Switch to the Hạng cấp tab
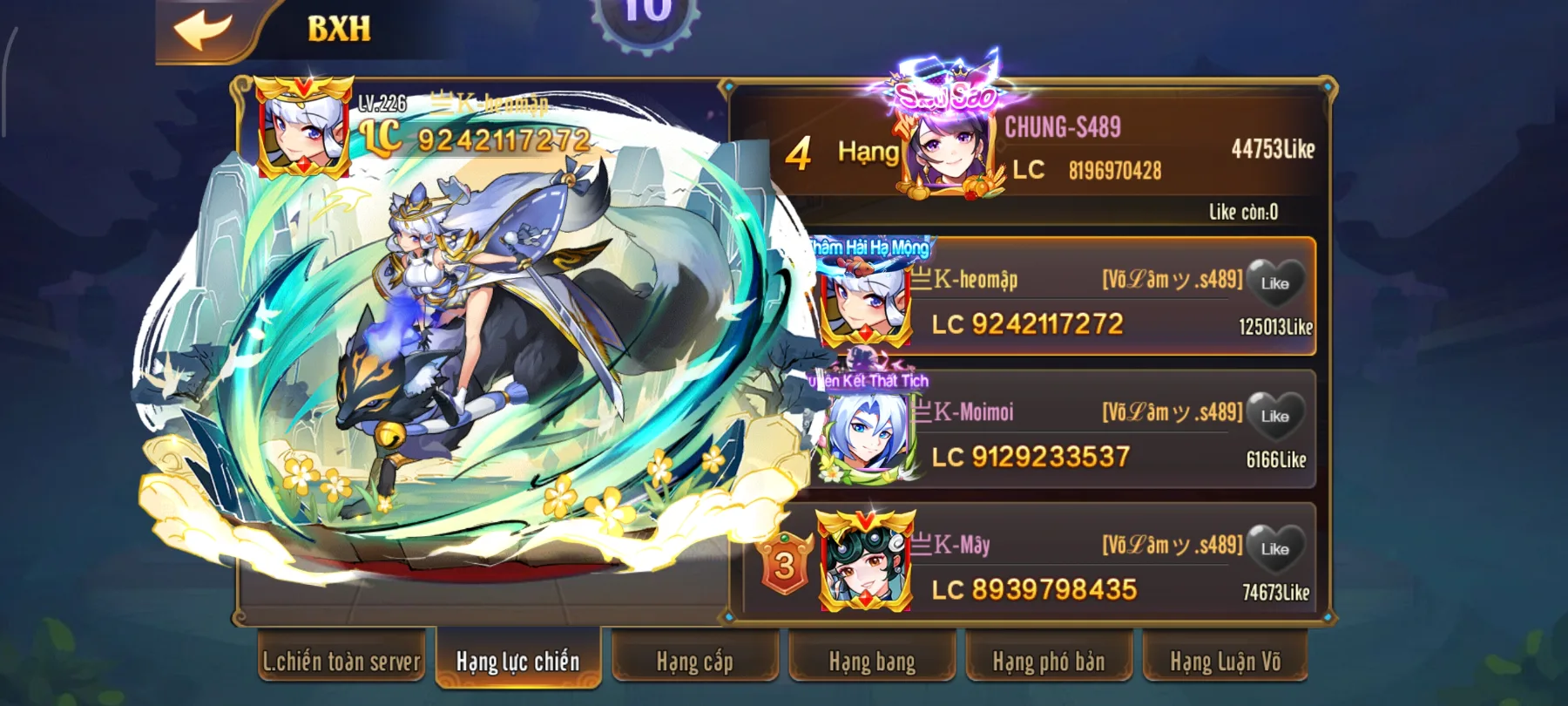The height and width of the screenshot is (706, 1568). [x=694, y=662]
